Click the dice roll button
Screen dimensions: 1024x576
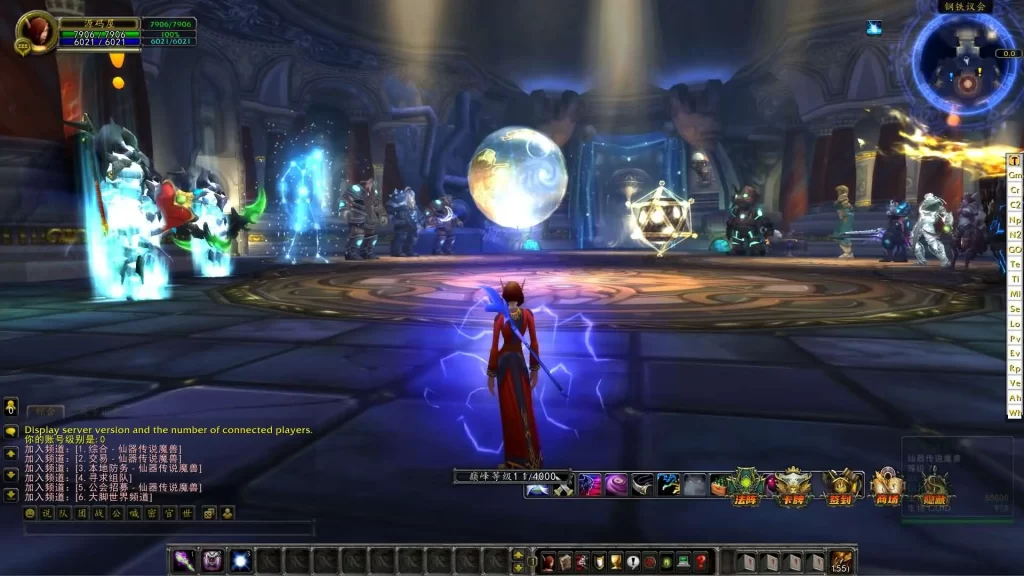point(210,513)
